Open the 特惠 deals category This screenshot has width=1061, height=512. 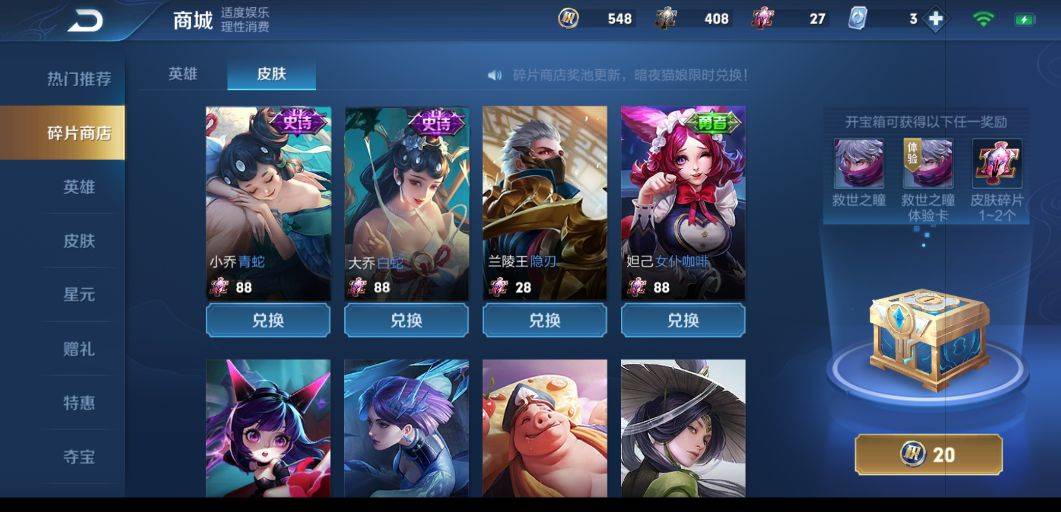(x=79, y=403)
